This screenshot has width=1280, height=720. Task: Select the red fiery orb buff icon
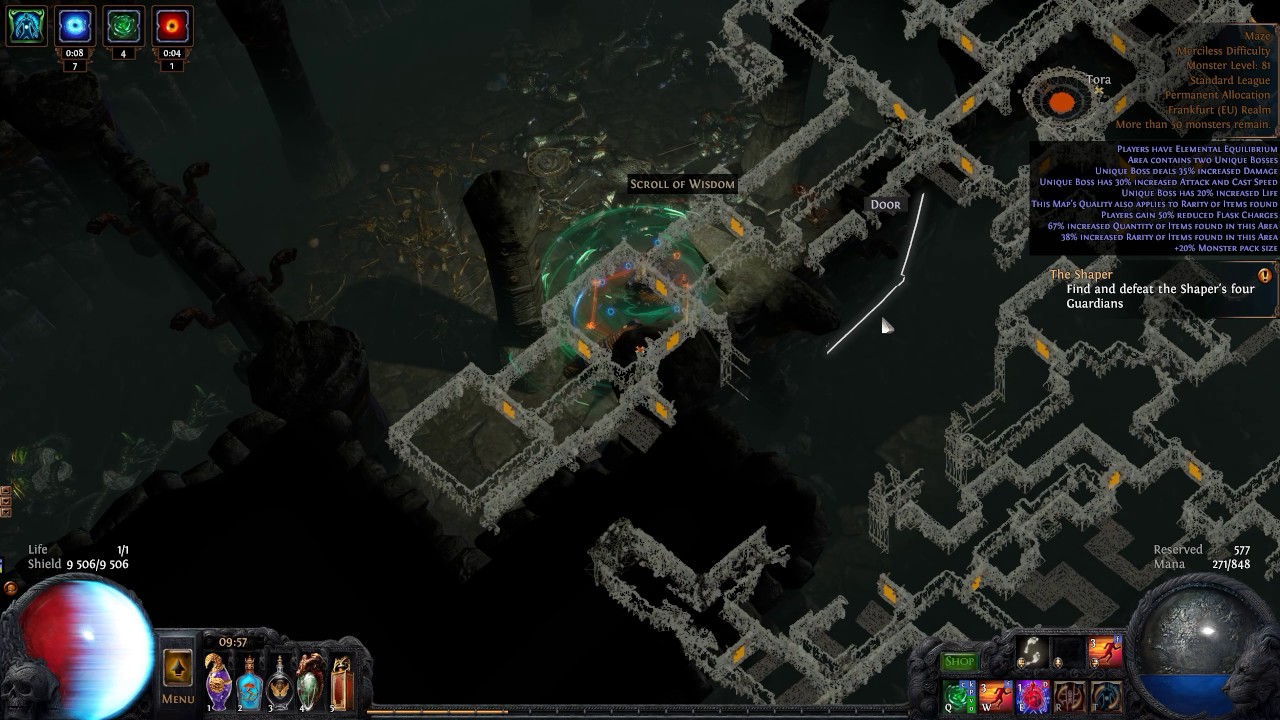[172, 27]
